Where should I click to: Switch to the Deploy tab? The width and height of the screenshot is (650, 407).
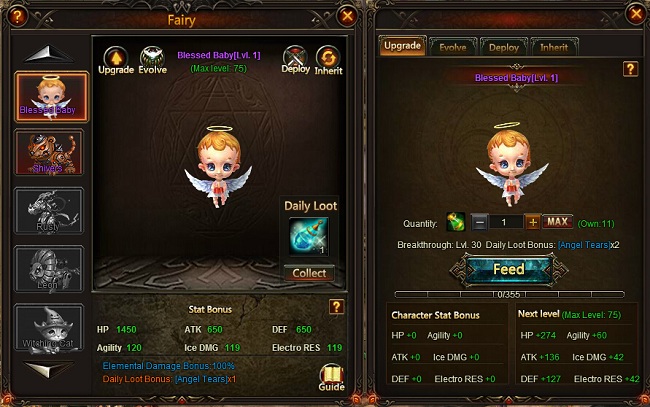[504, 47]
